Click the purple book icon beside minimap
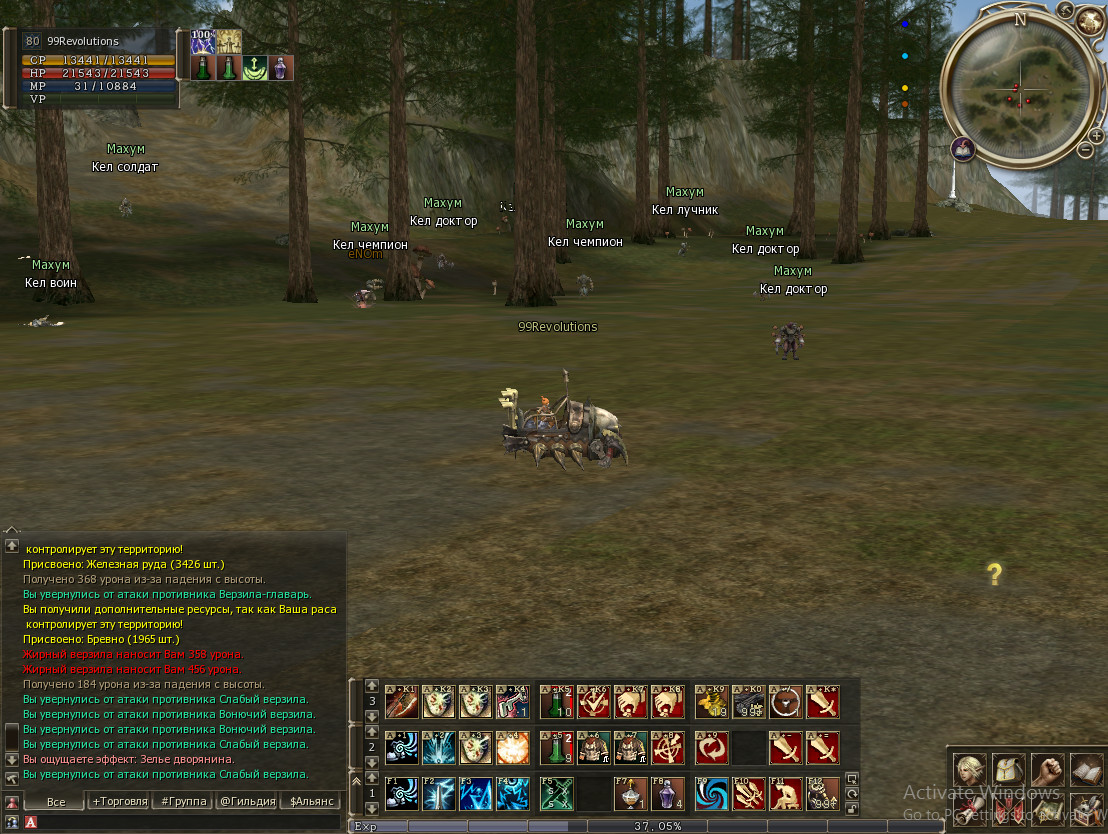 coord(964,149)
